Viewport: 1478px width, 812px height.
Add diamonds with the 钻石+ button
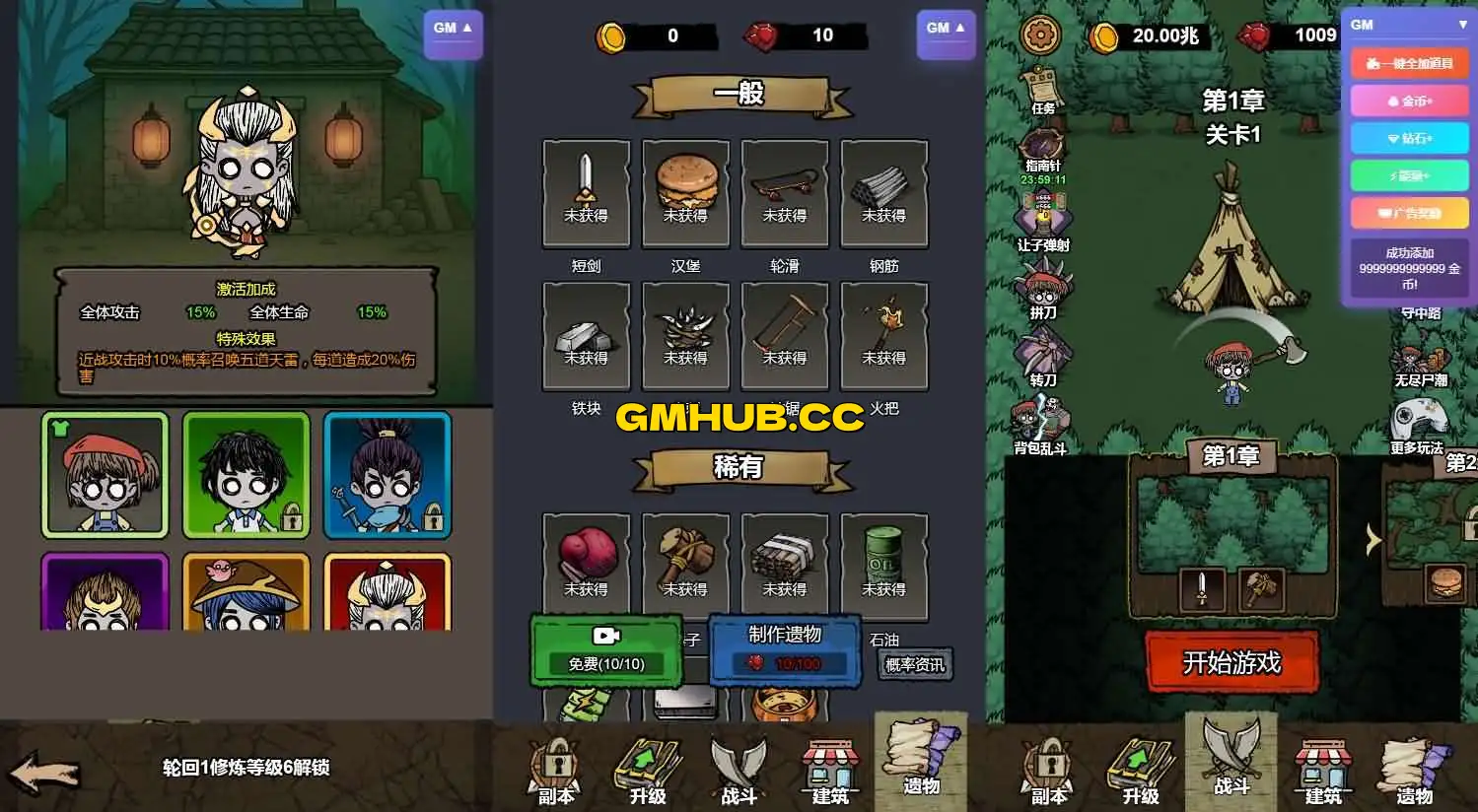pos(1408,138)
